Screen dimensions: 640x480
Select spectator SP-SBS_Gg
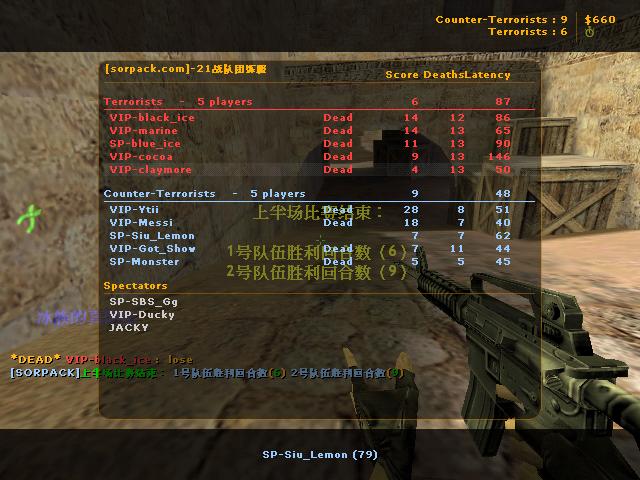tap(143, 302)
